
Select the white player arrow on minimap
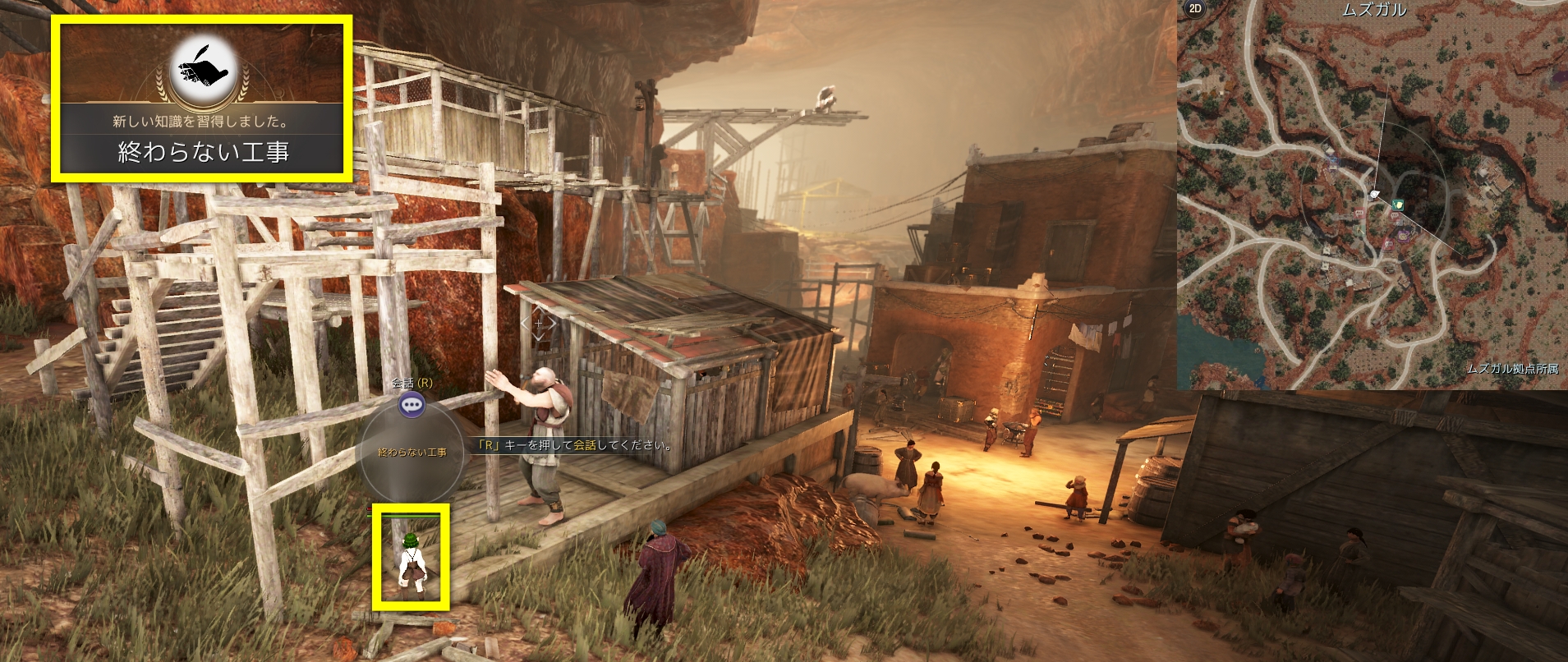[1375, 194]
